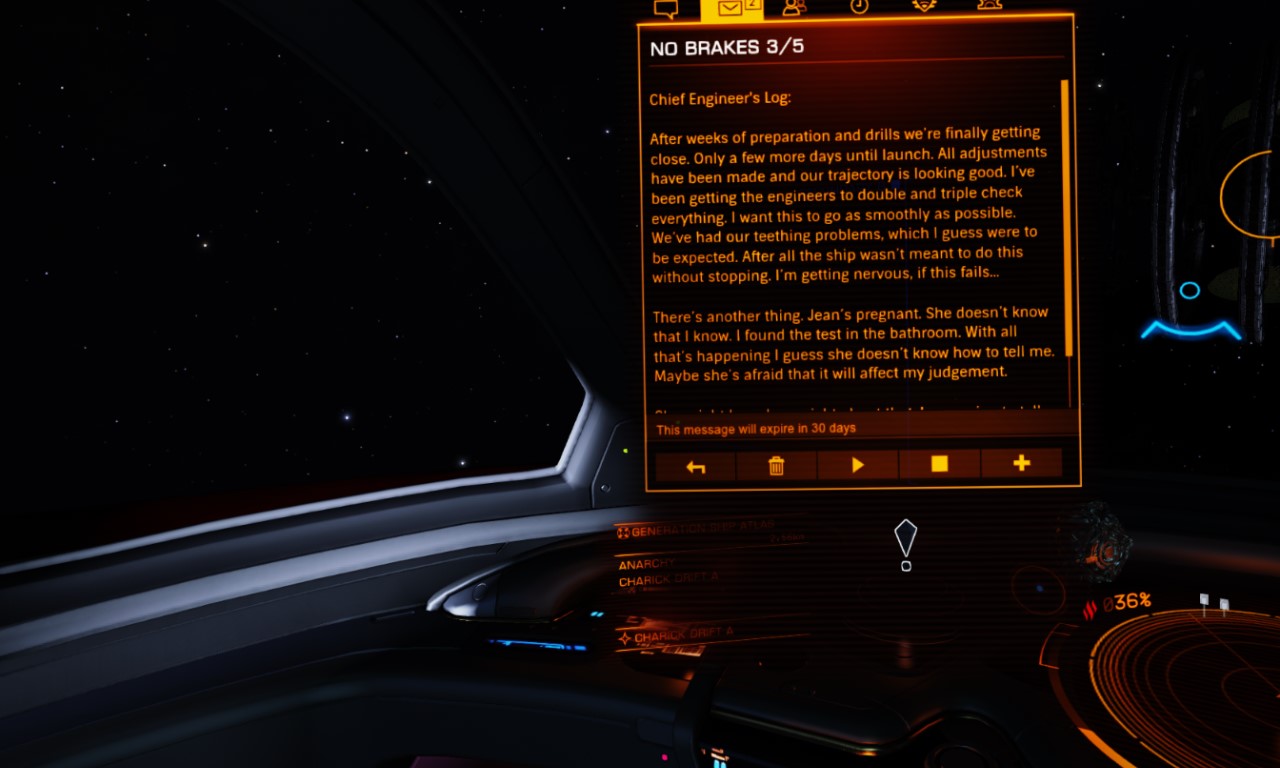
Task: Click the plus button under the message
Action: click(1021, 463)
